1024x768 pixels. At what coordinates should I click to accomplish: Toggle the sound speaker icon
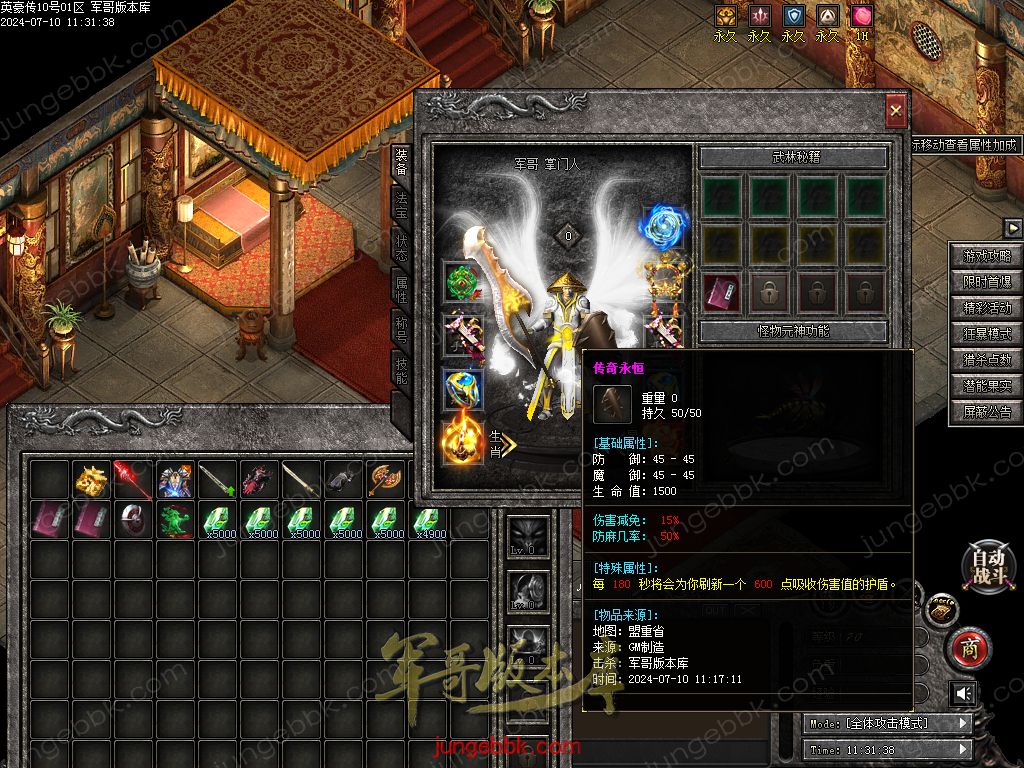(963, 693)
